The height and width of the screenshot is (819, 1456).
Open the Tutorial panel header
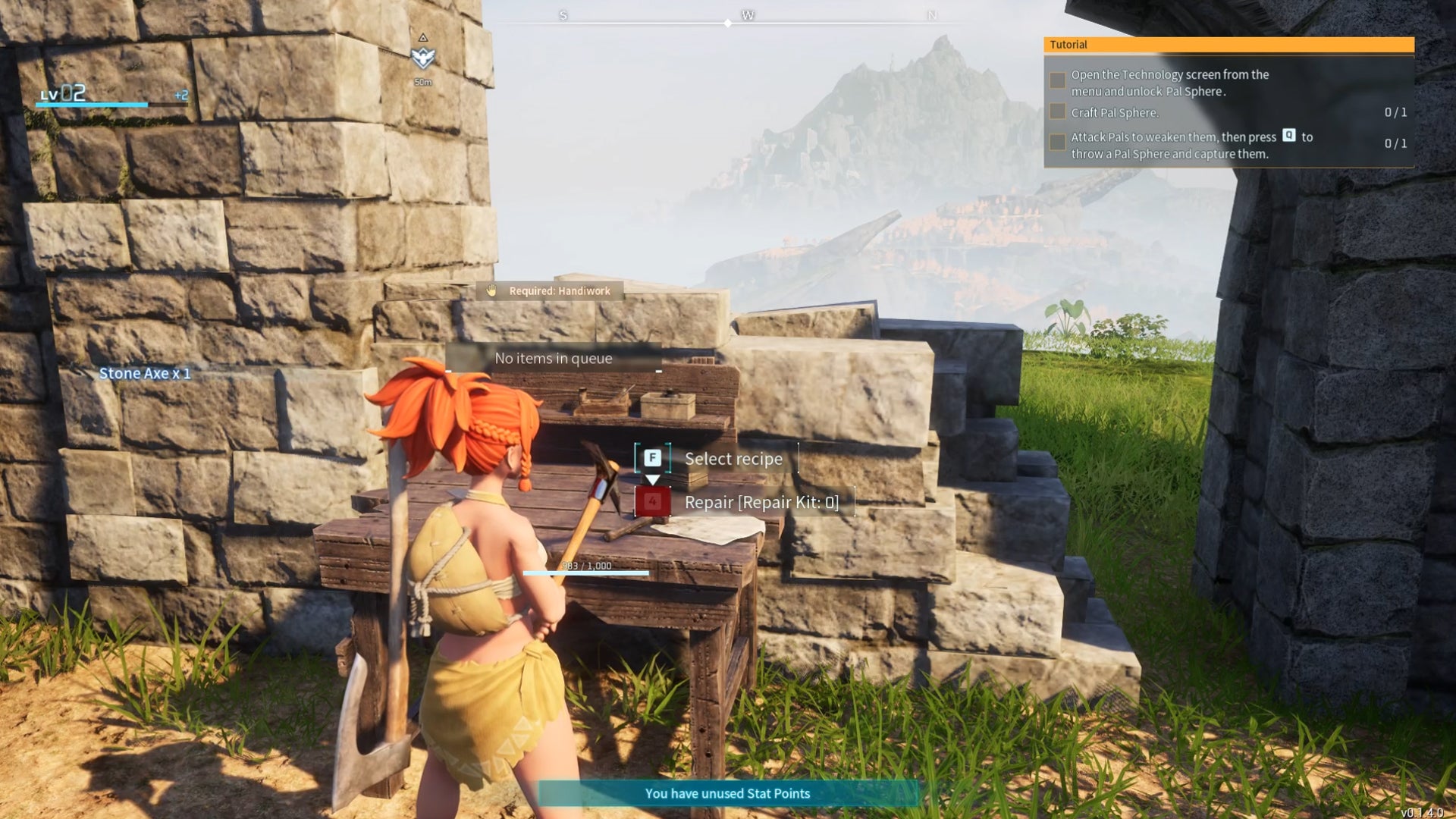point(1228,45)
